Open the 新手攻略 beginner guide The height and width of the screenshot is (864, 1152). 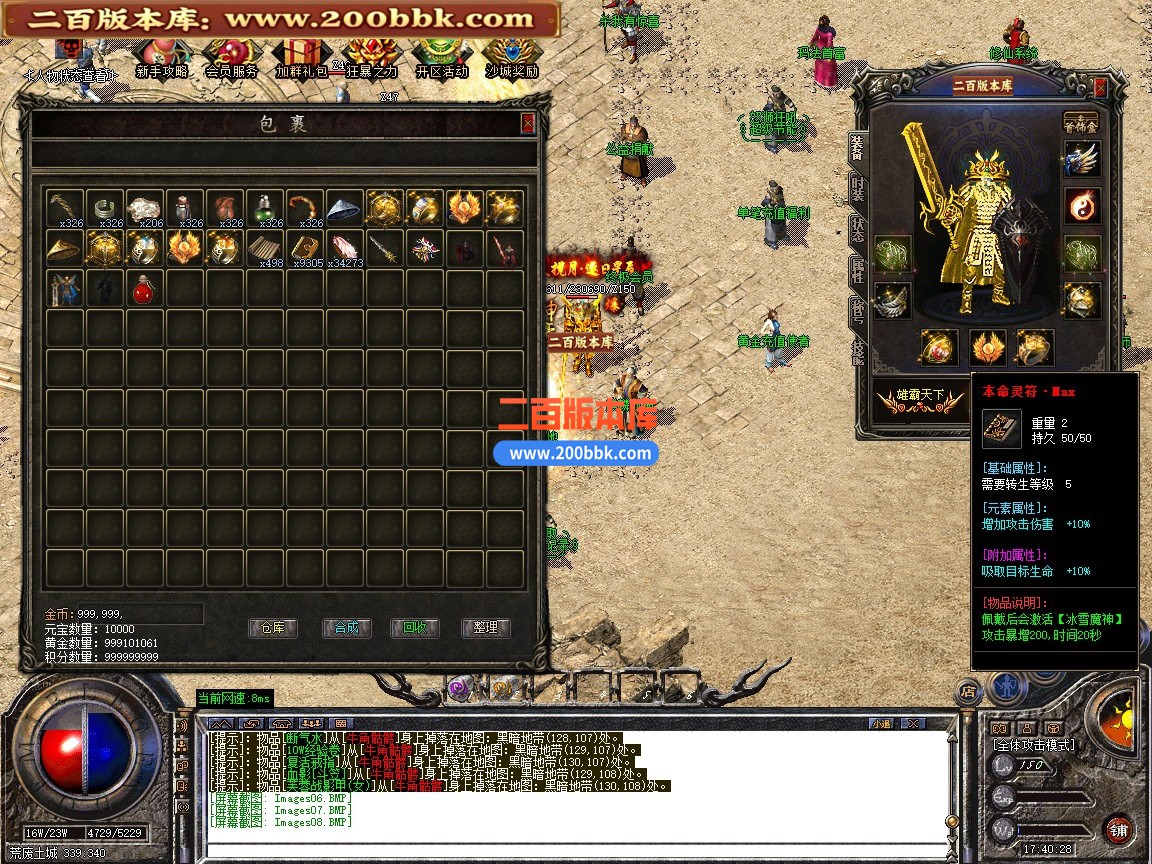tap(161, 58)
